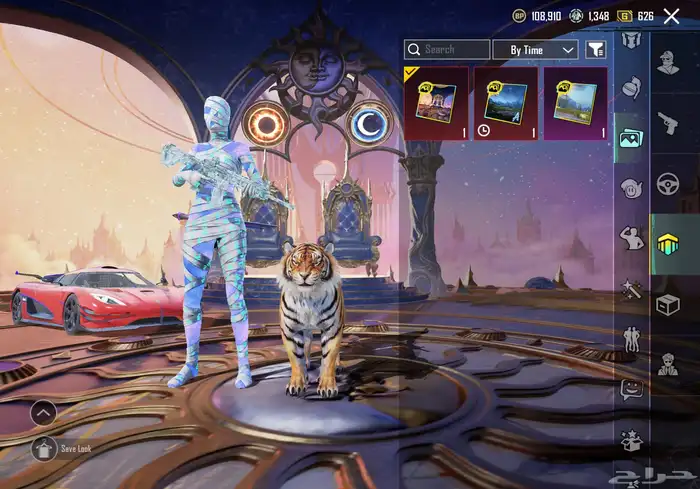
Task: Open the smiley chat bubble sub-category
Action: (630, 388)
